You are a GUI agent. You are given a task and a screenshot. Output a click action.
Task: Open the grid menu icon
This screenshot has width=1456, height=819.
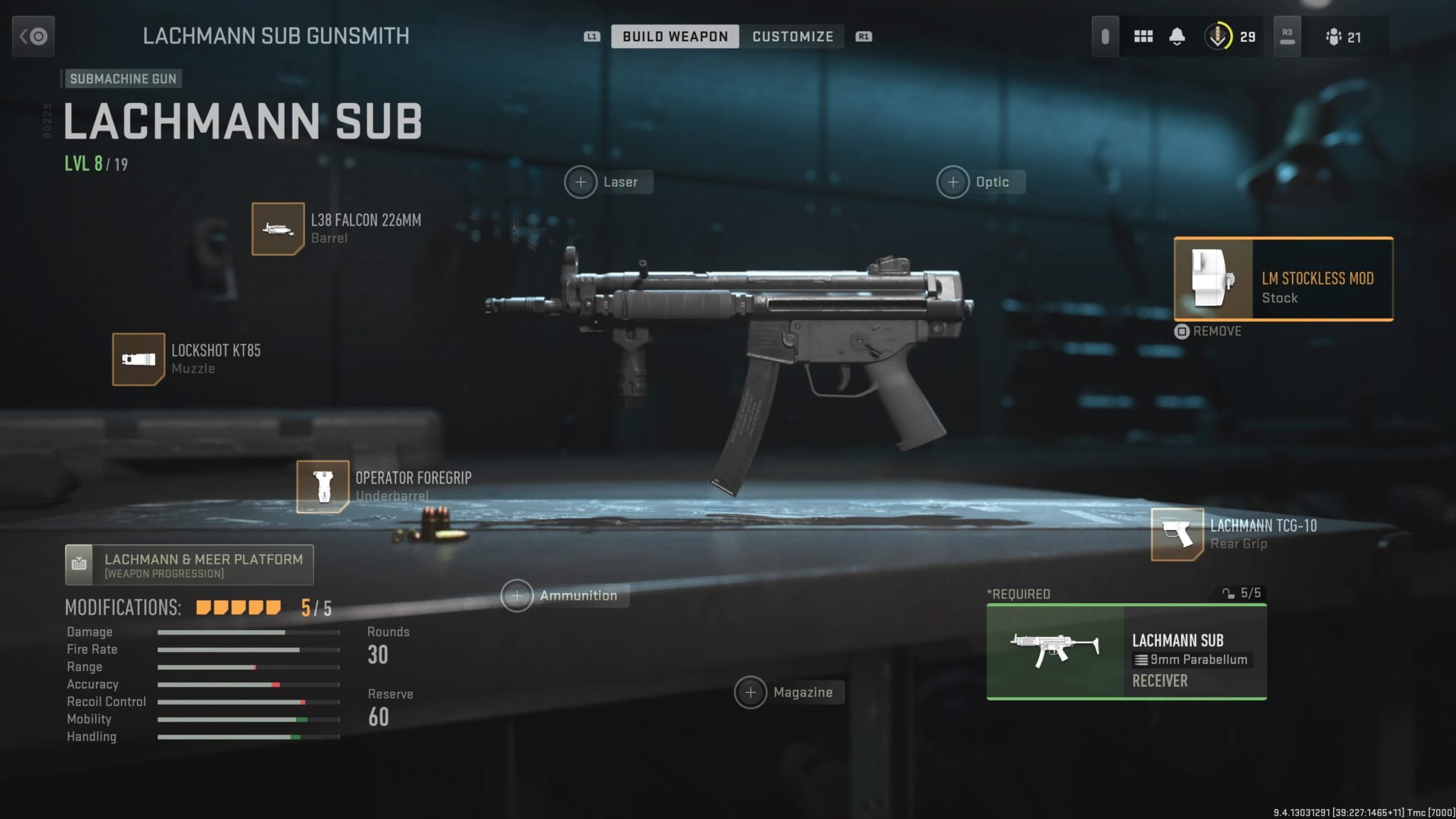coord(1143,36)
